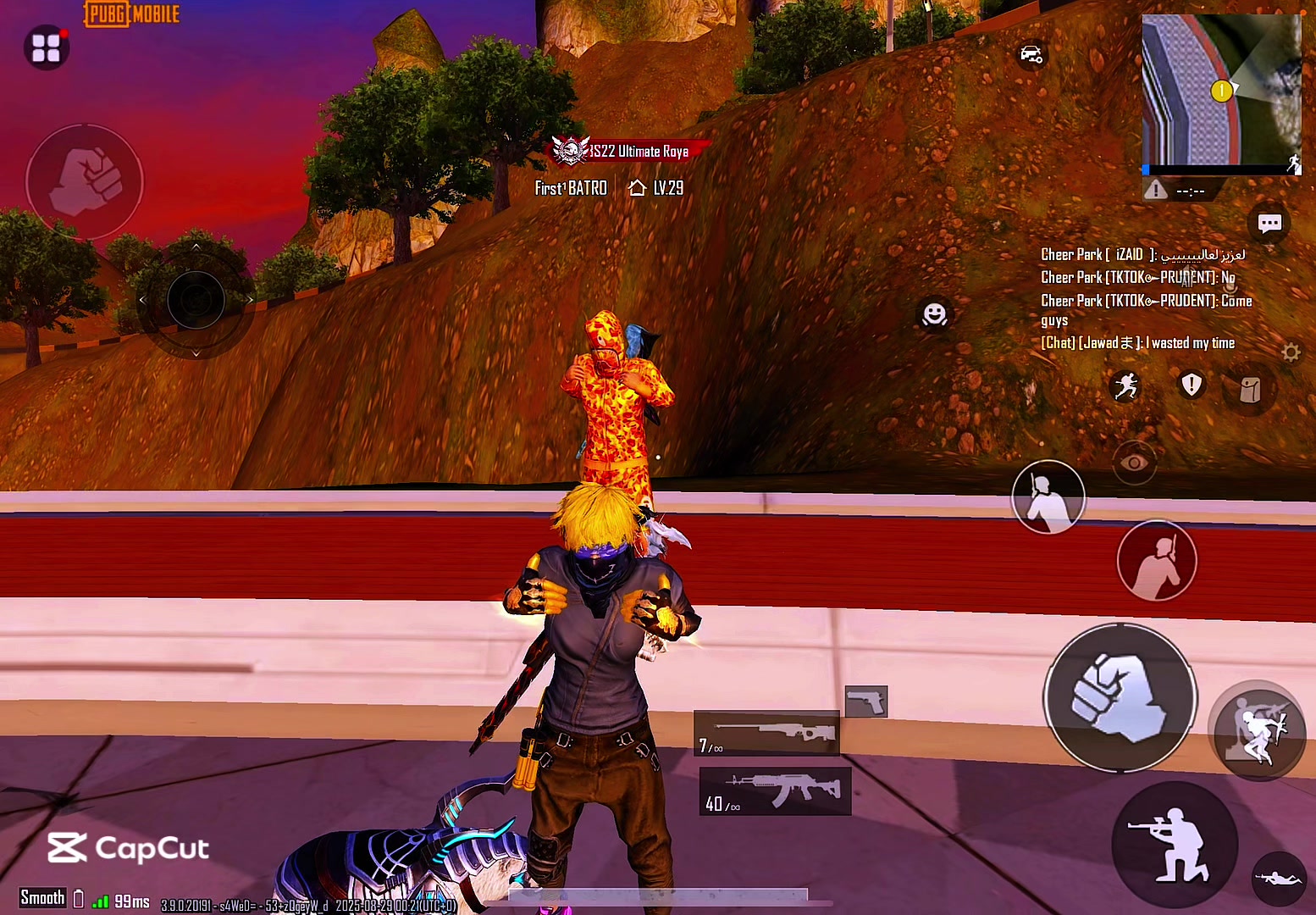Select the assault rifle weapon slot
This screenshot has height=915, width=1316.
775,791
